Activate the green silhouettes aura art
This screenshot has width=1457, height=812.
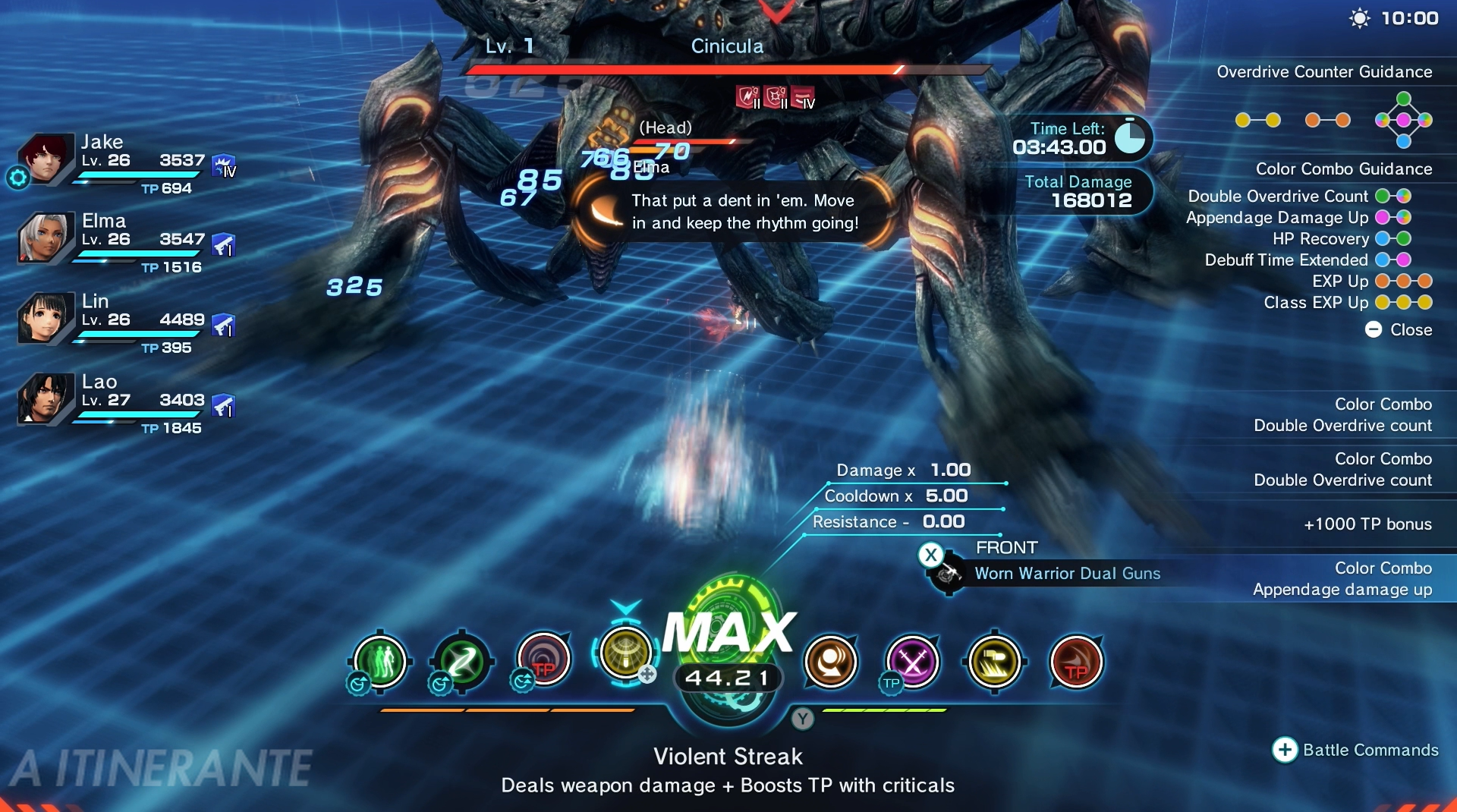(380, 661)
